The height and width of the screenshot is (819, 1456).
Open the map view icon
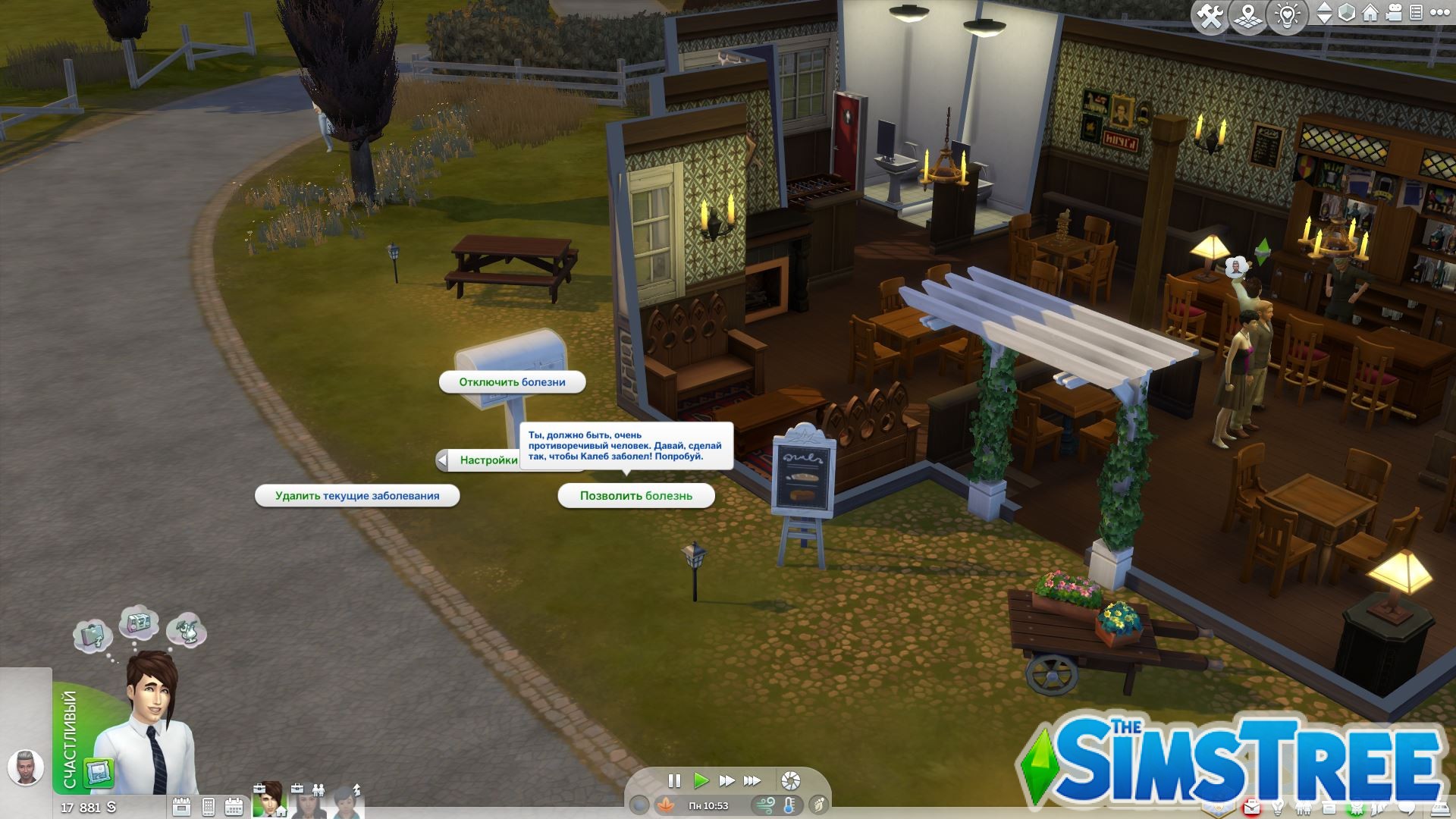pos(1247,14)
